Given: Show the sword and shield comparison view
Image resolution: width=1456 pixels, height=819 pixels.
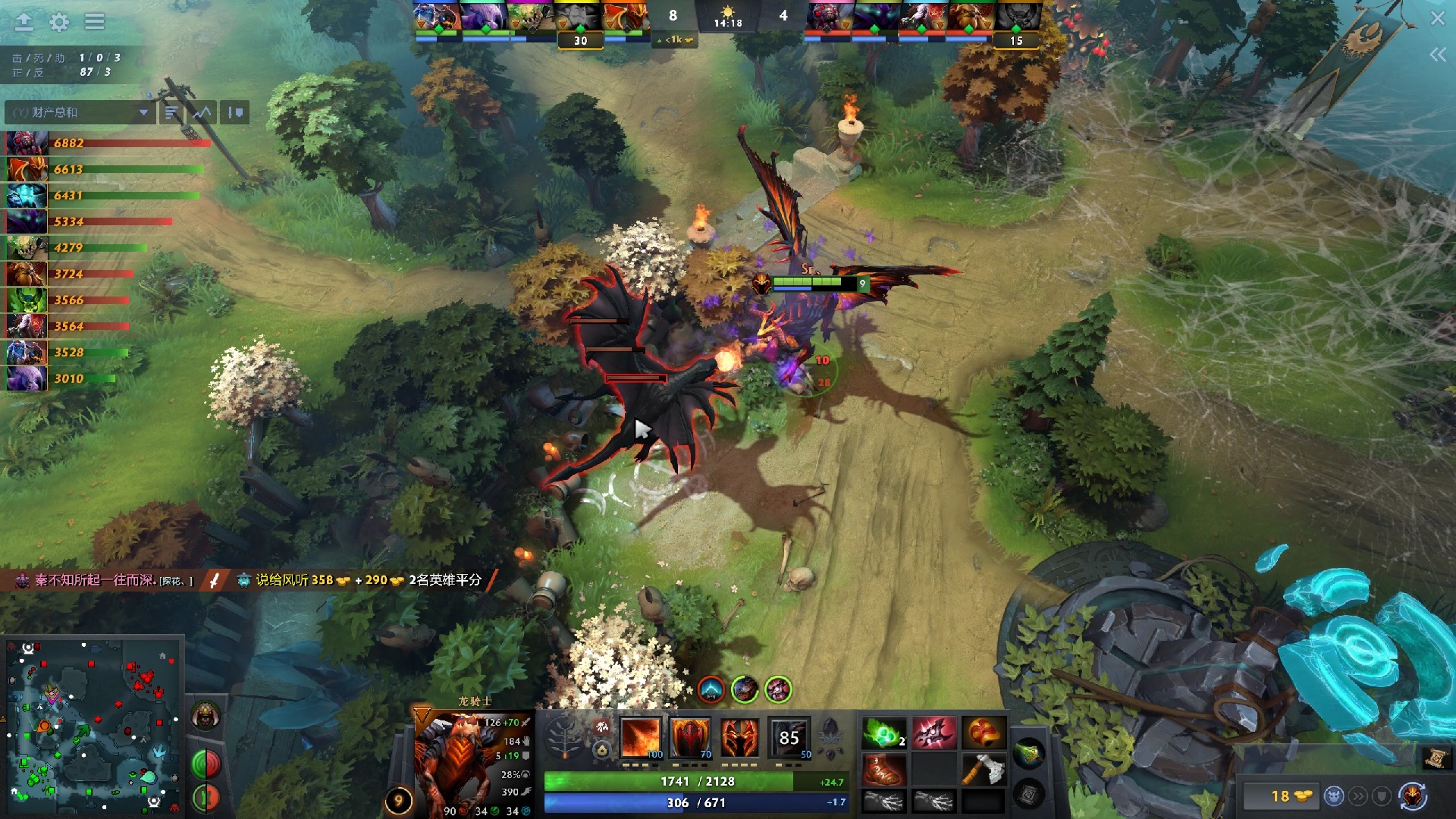Looking at the screenshot, I should click(x=235, y=112).
